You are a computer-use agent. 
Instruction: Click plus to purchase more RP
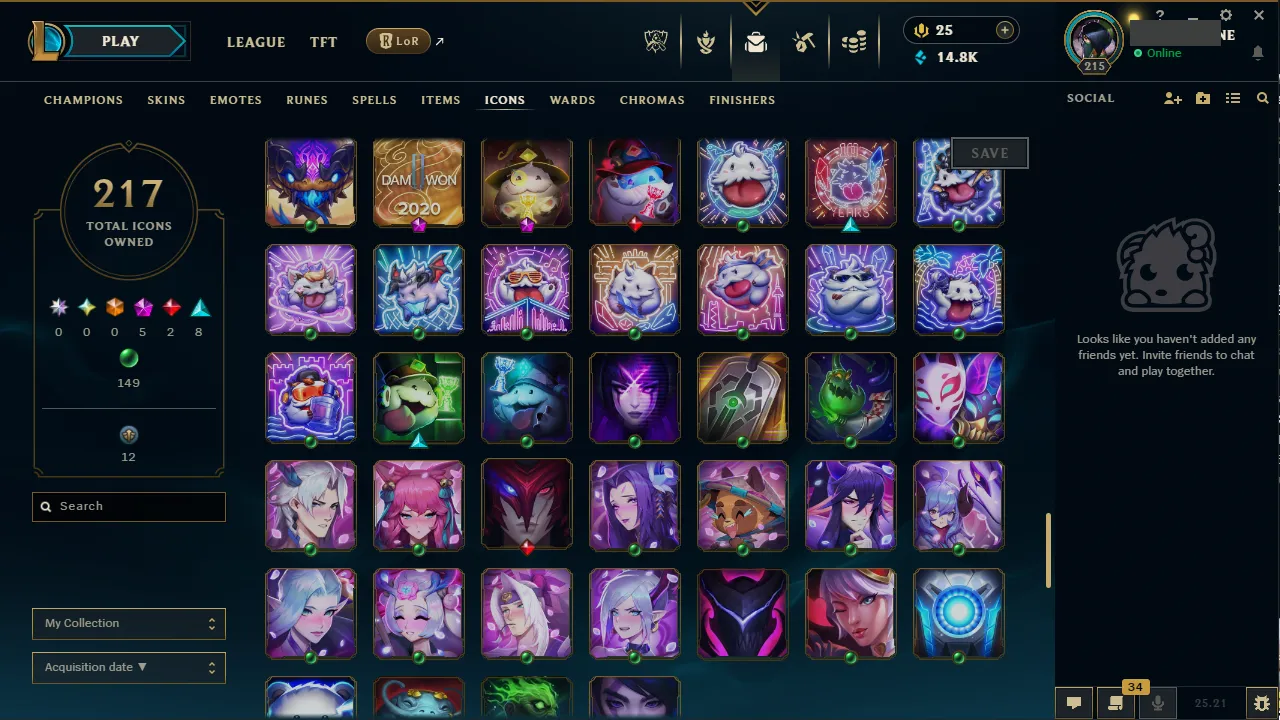1004,30
